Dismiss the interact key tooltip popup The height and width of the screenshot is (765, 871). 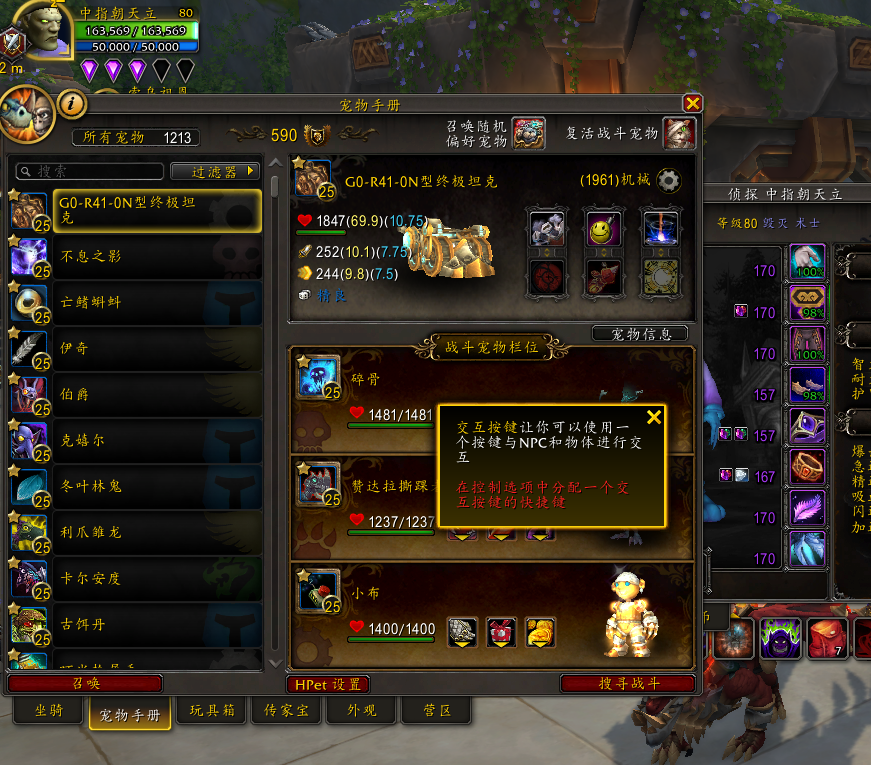click(654, 417)
